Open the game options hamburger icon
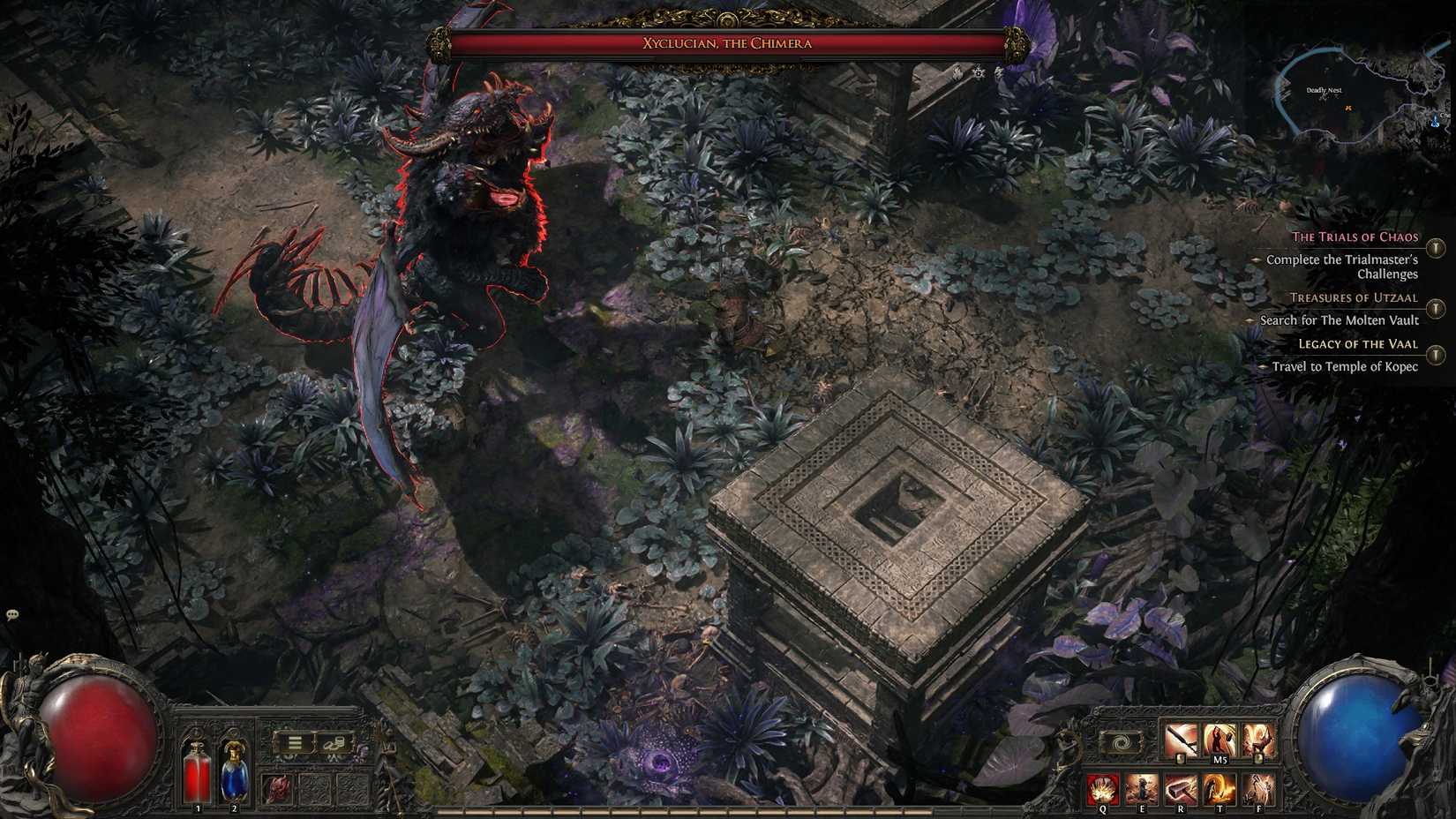Viewport: 1456px width, 819px height. coord(295,741)
